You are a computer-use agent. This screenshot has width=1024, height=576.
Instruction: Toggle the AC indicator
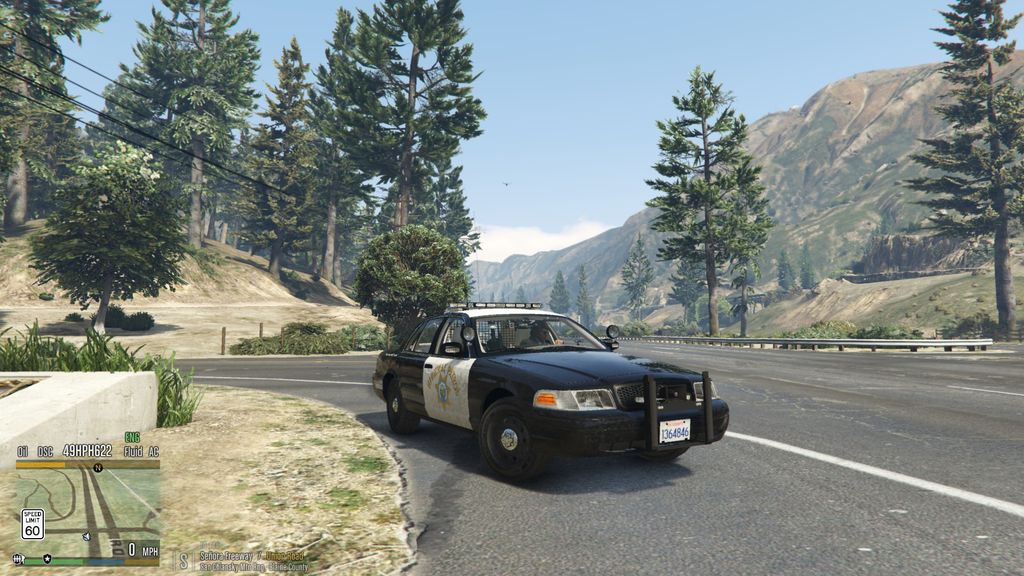pos(152,451)
